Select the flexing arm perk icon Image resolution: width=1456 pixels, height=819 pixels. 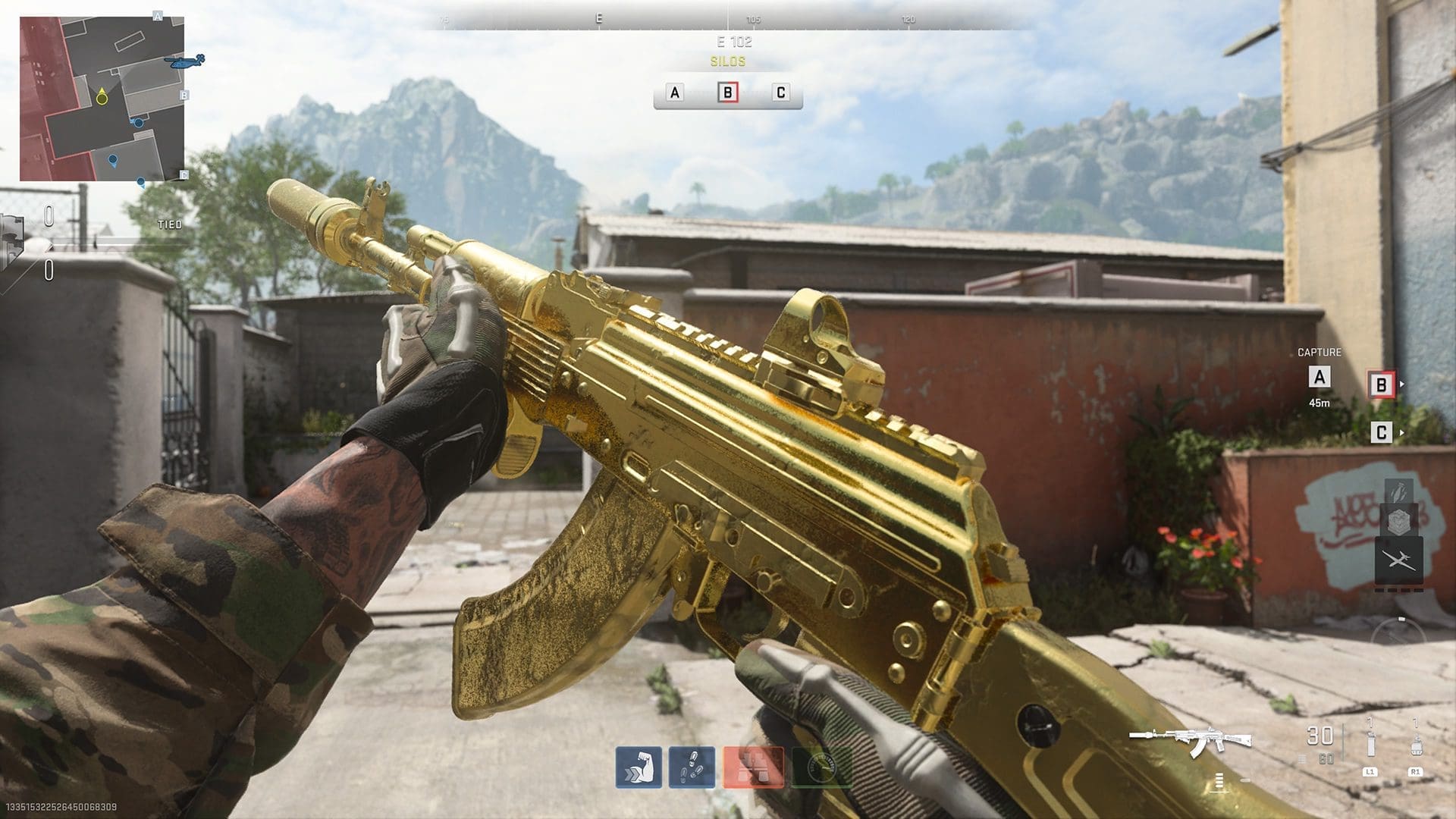(639, 767)
